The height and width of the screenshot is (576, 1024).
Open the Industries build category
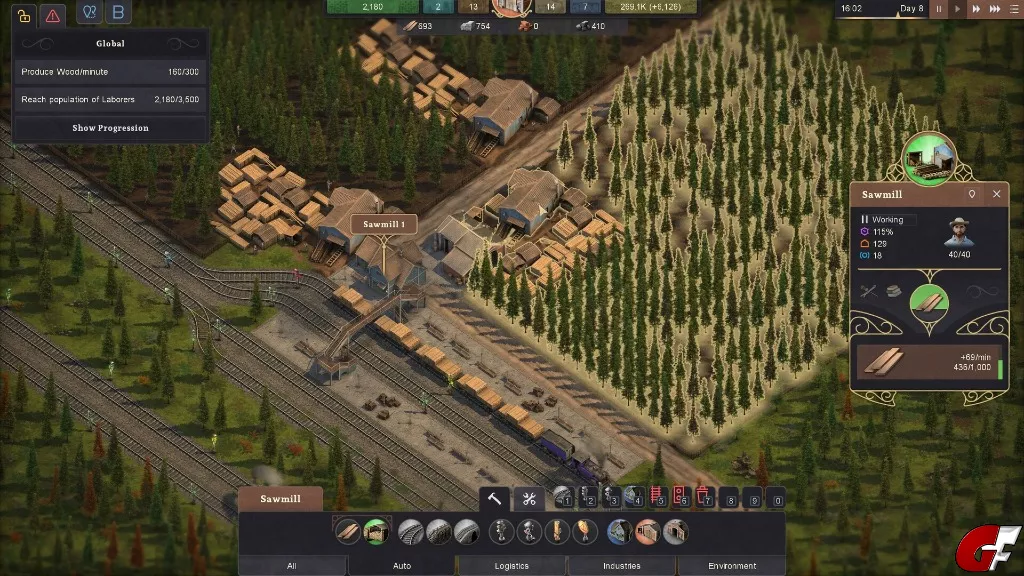621,566
